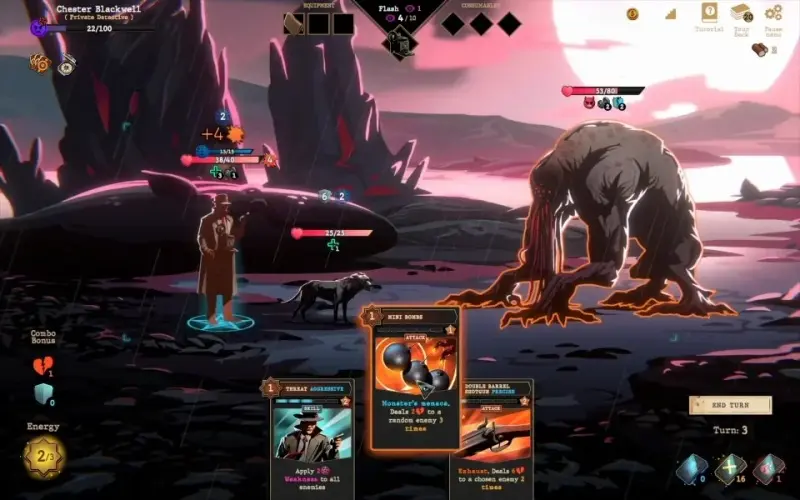Viewport: 800px width, 500px height.
Task: Select the broken heart combo bonus icon
Action: tap(42, 366)
